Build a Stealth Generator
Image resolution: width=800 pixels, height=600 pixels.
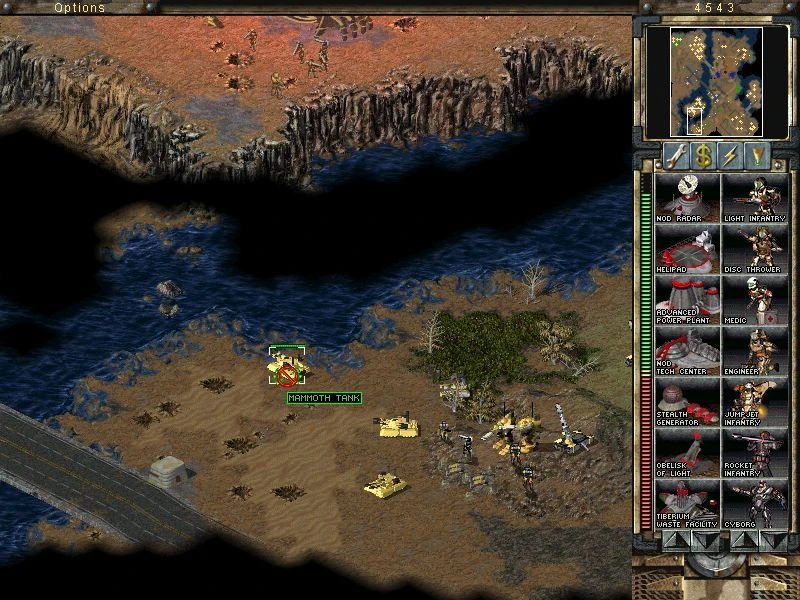[686, 402]
